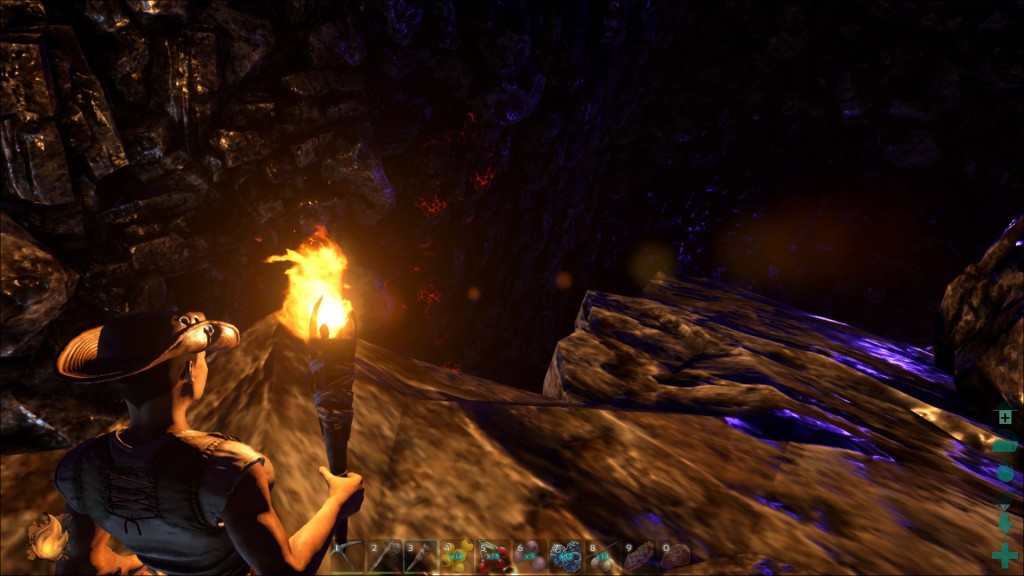This screenshot has width=1024, height=576.
Task: Choose the blue berries in slot 7
Action: tap(566, 556)
